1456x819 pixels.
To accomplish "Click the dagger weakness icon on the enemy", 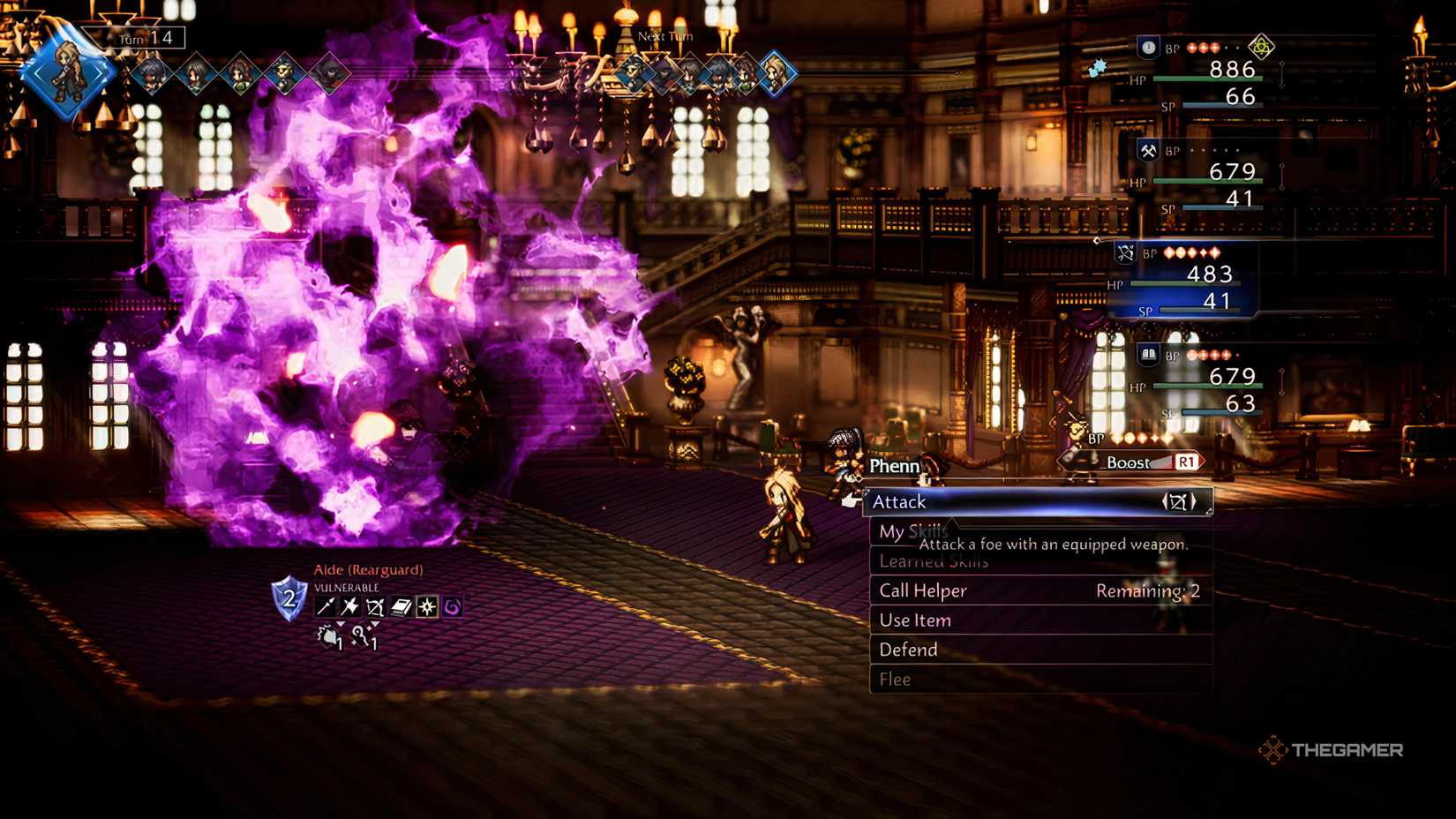I will click(349, 607).
